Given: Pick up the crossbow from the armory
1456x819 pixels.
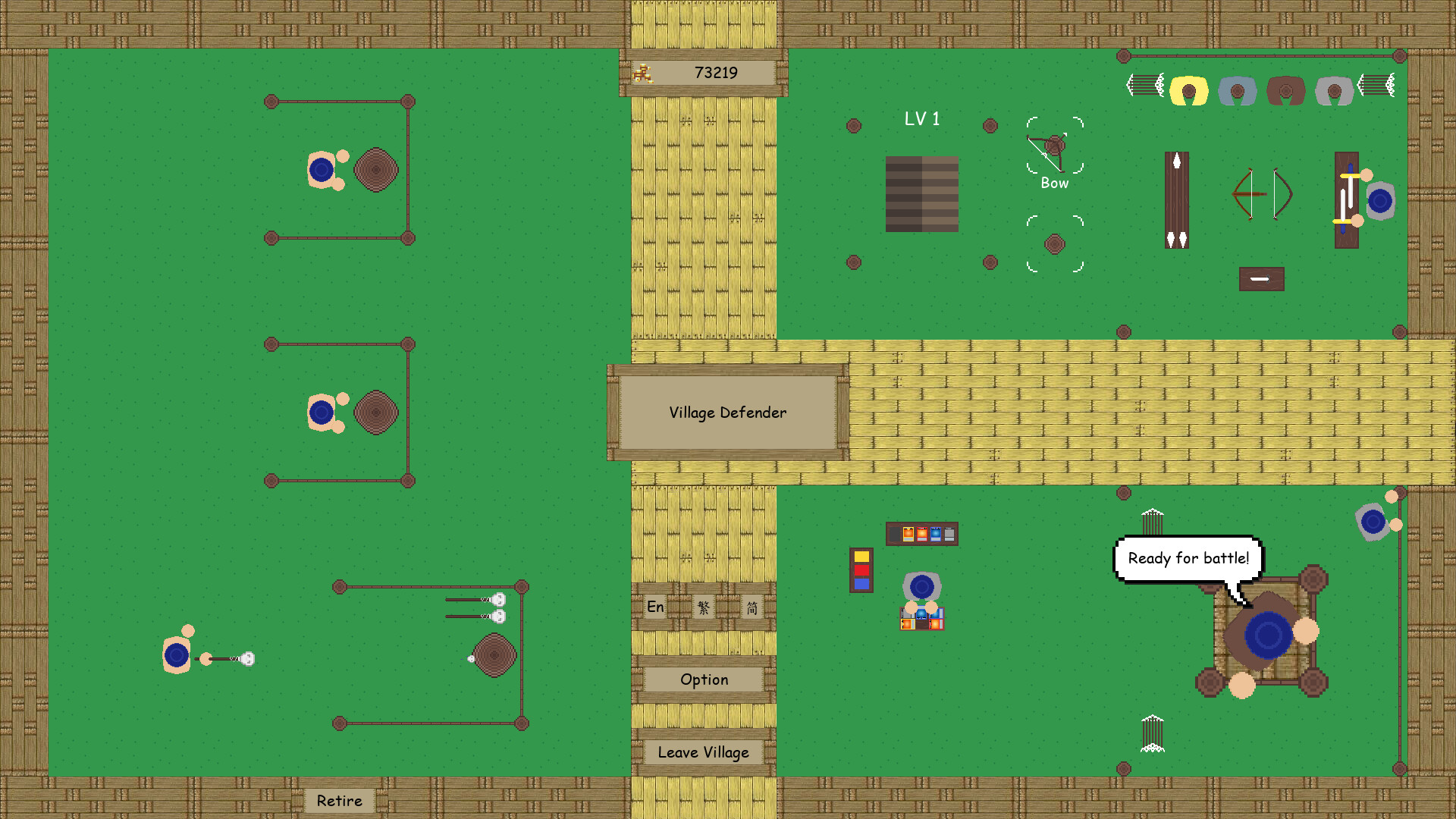Looking at the screenshot, I should tap(1250, 194).
